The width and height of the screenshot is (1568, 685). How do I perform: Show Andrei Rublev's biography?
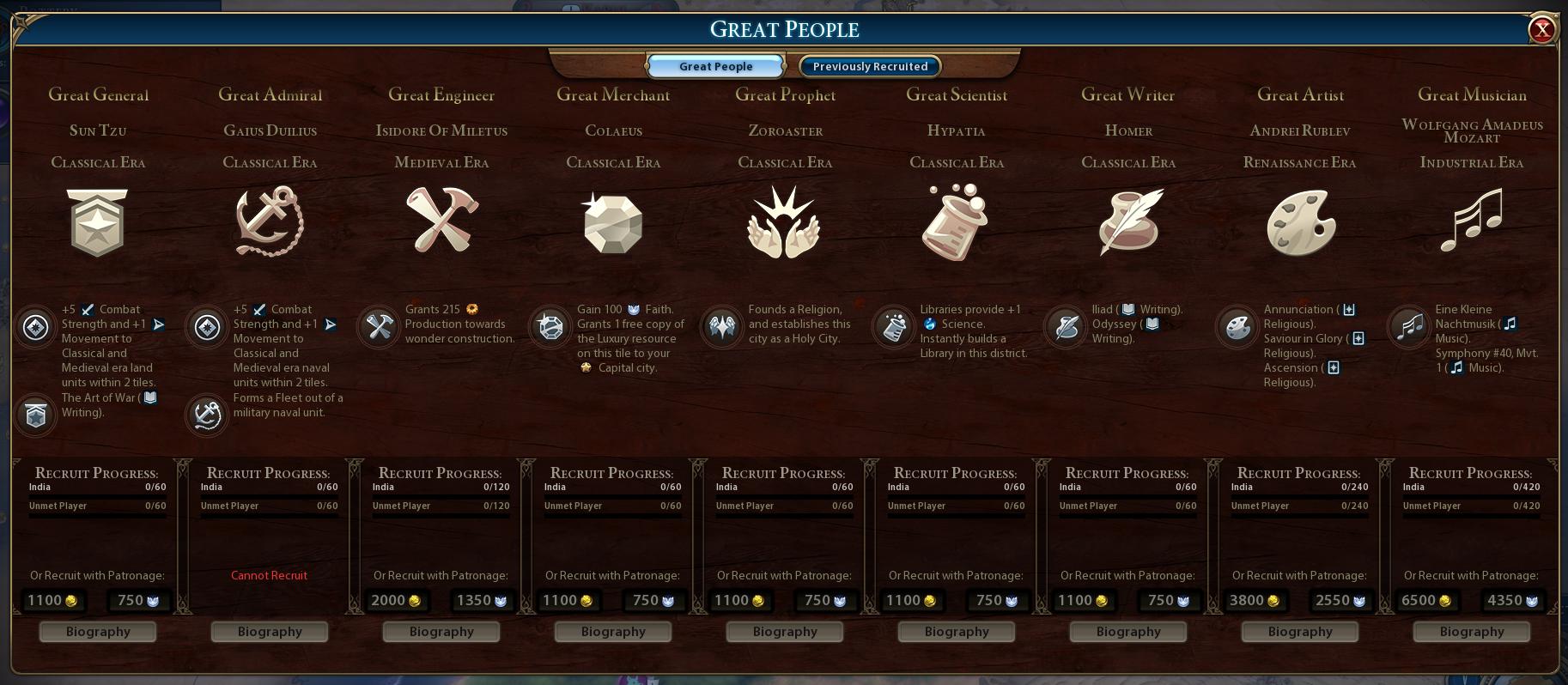pos(1300,632)
